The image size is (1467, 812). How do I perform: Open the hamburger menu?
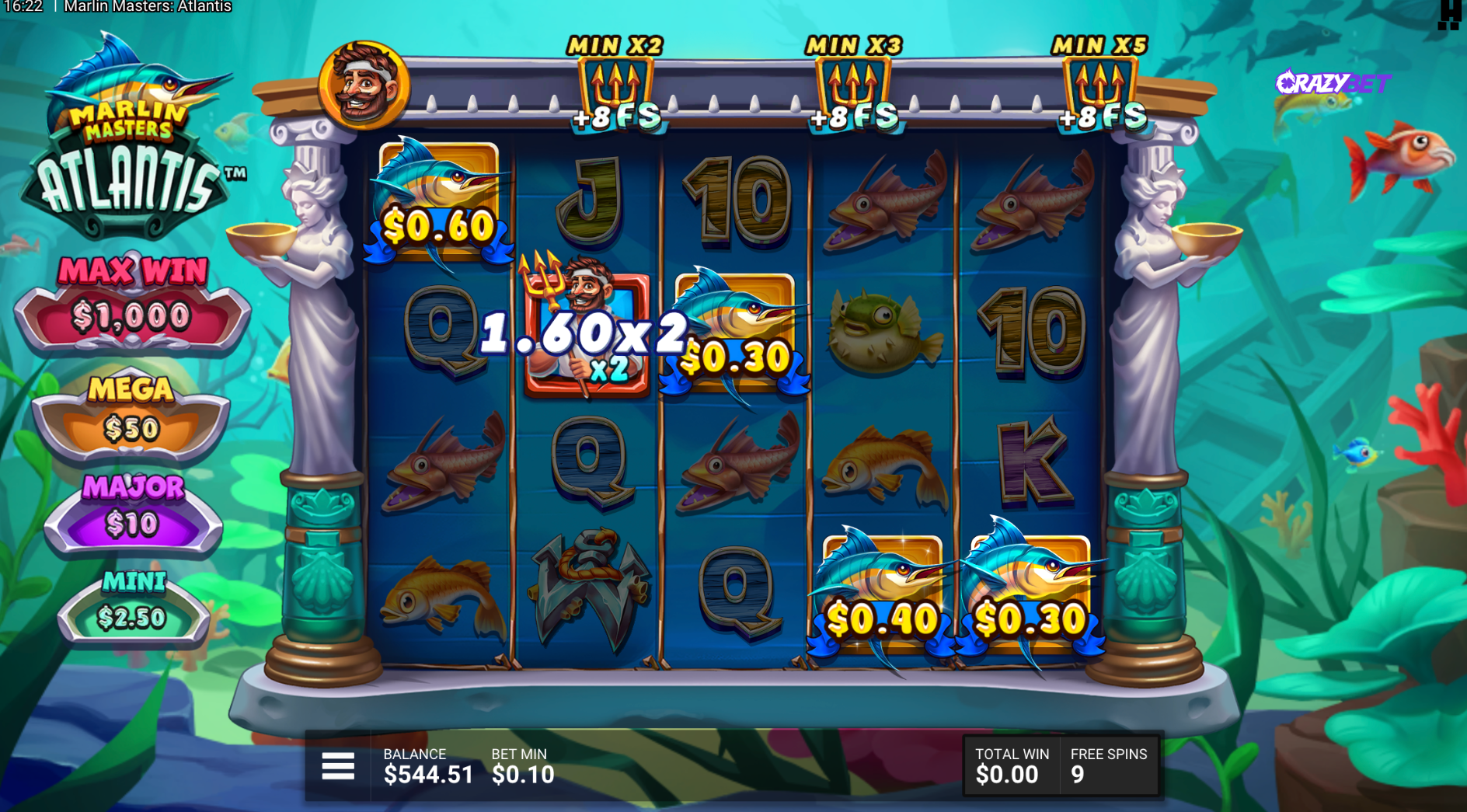click(x=338, y=766)
